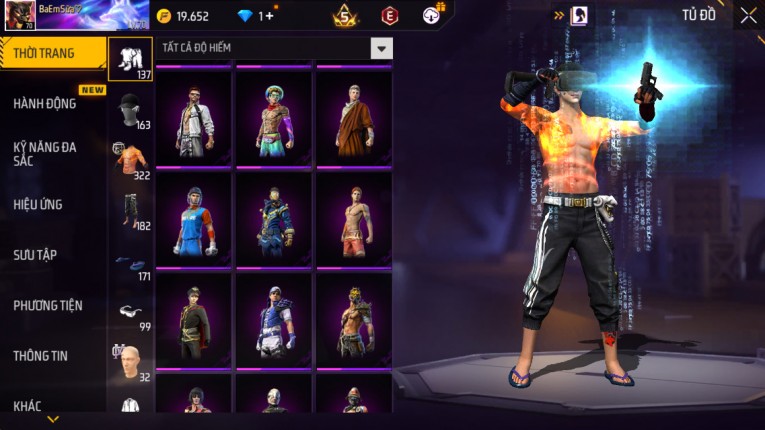The image size is (765, 430).
Task: Pick the shoes subcategory with 171 items
Action: (x=130, y=263)
